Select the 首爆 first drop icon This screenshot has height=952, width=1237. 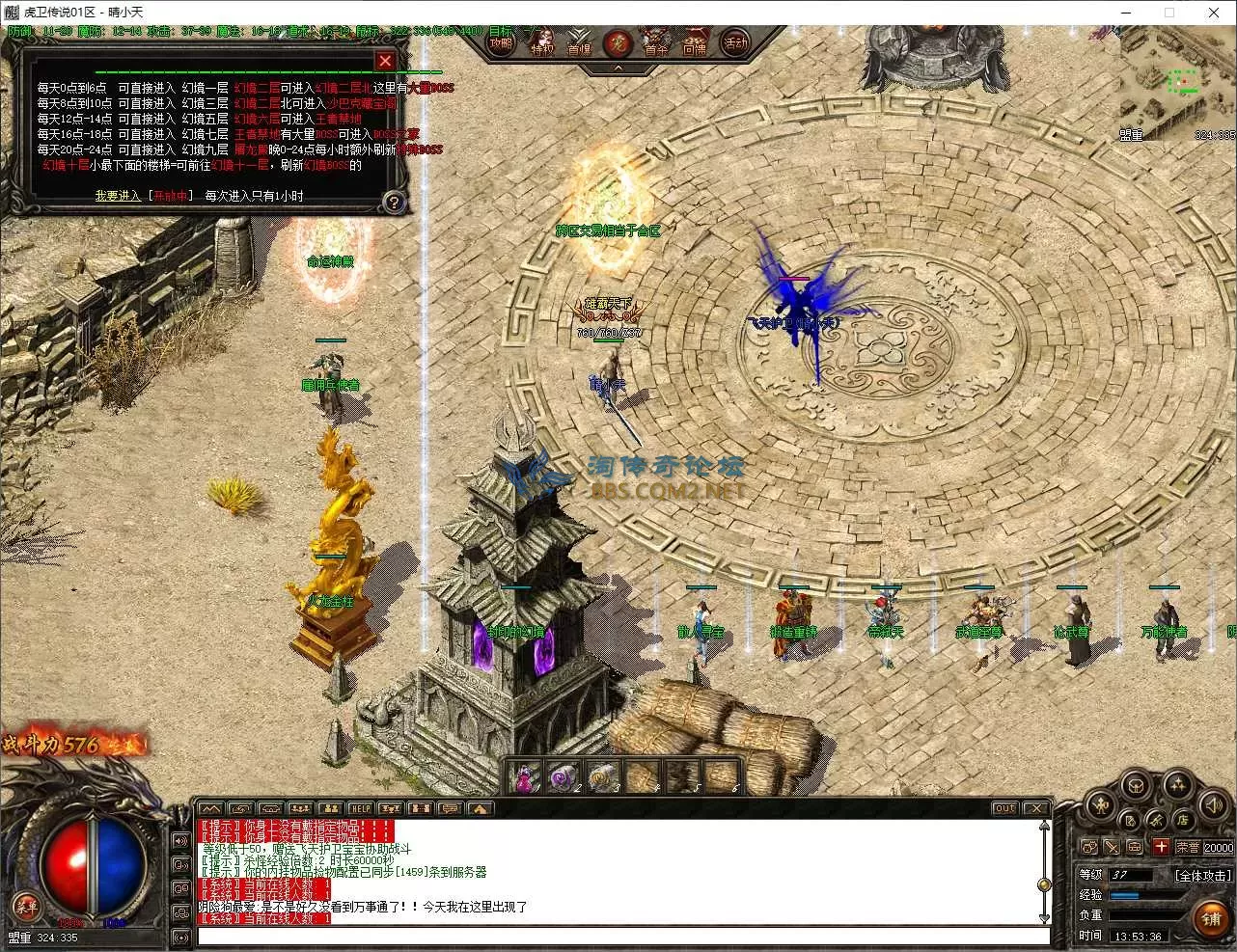579,45
